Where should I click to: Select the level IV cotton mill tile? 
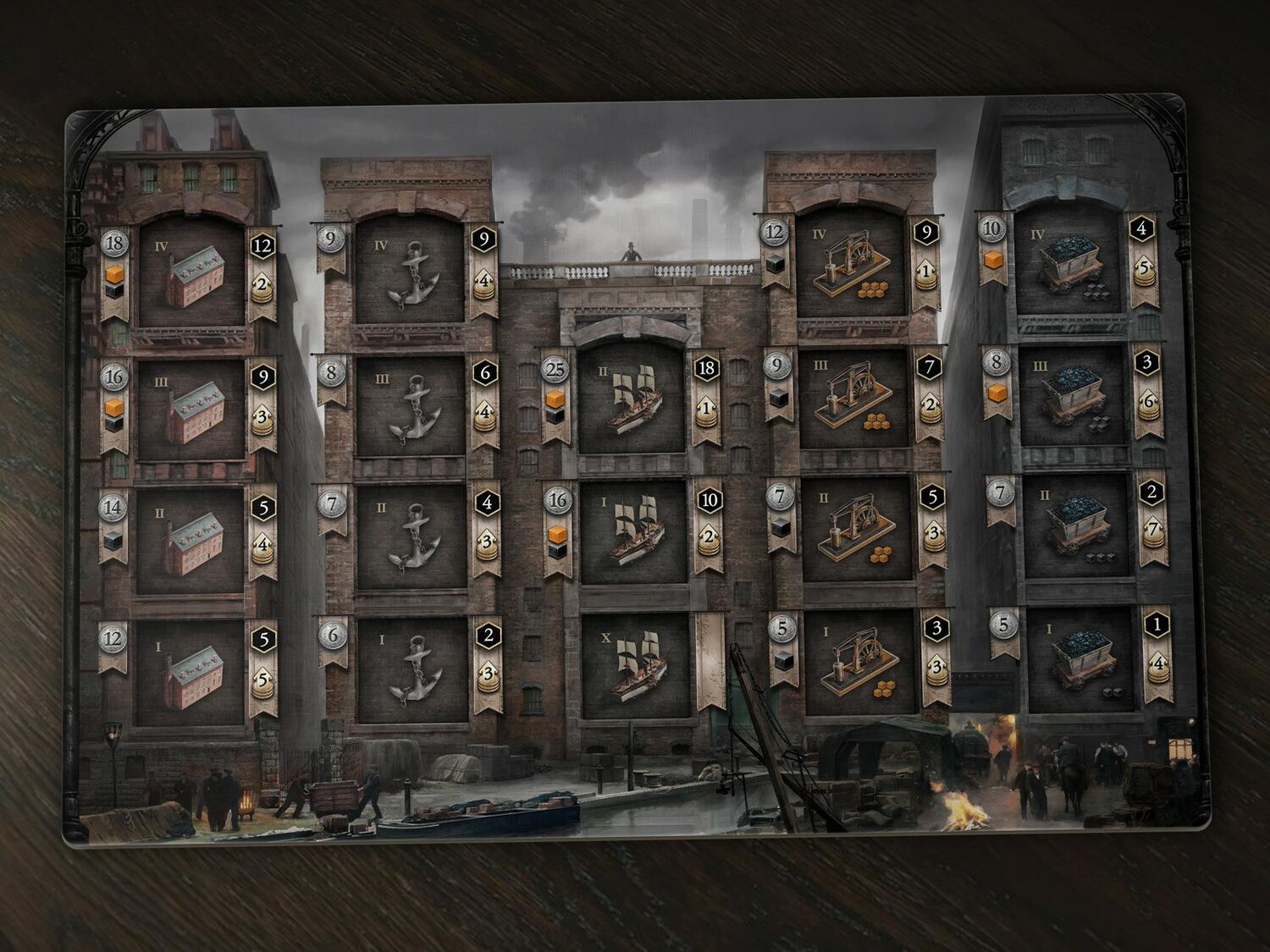(x=190, y=272)
